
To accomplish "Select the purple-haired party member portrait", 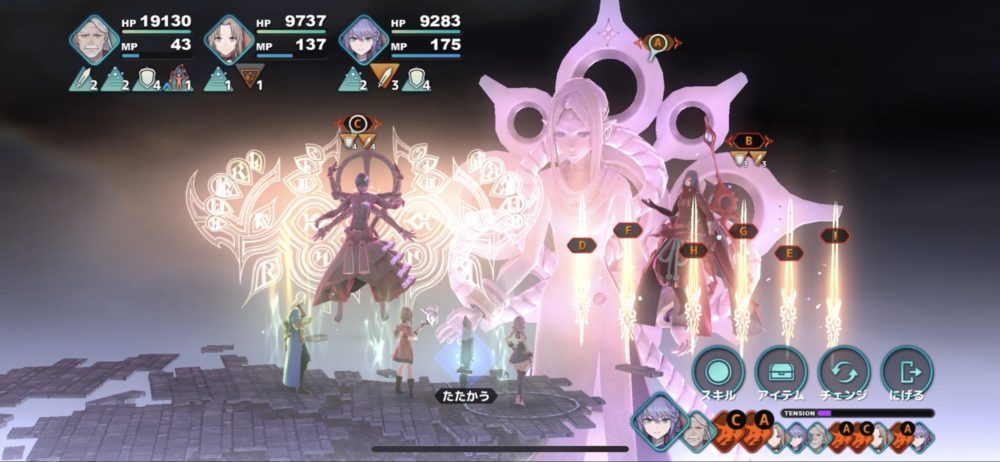I will [362, 41].
